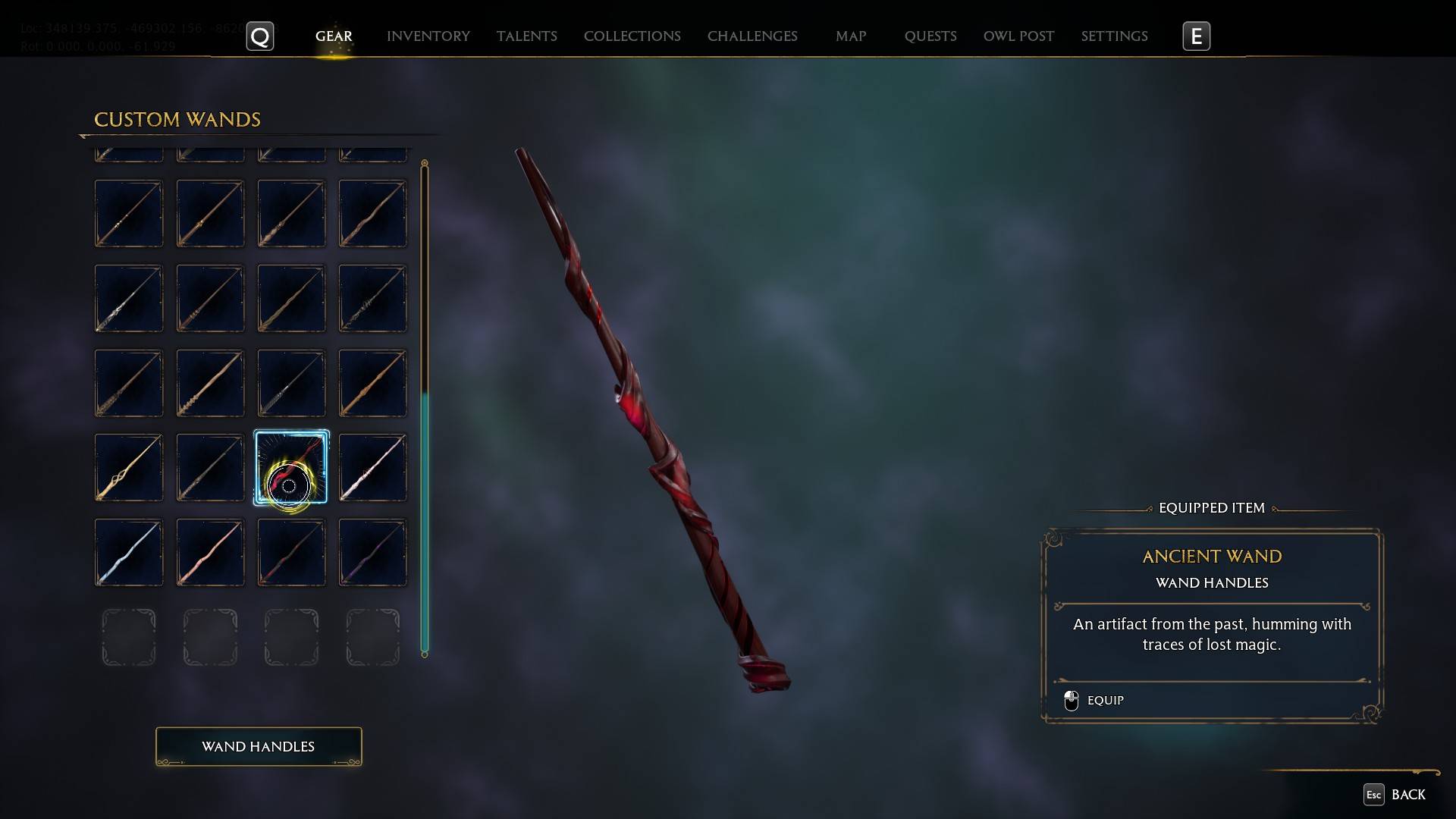
Task: Click the Gear tab icon with glowing effect
Action: [x=334, y=36]
